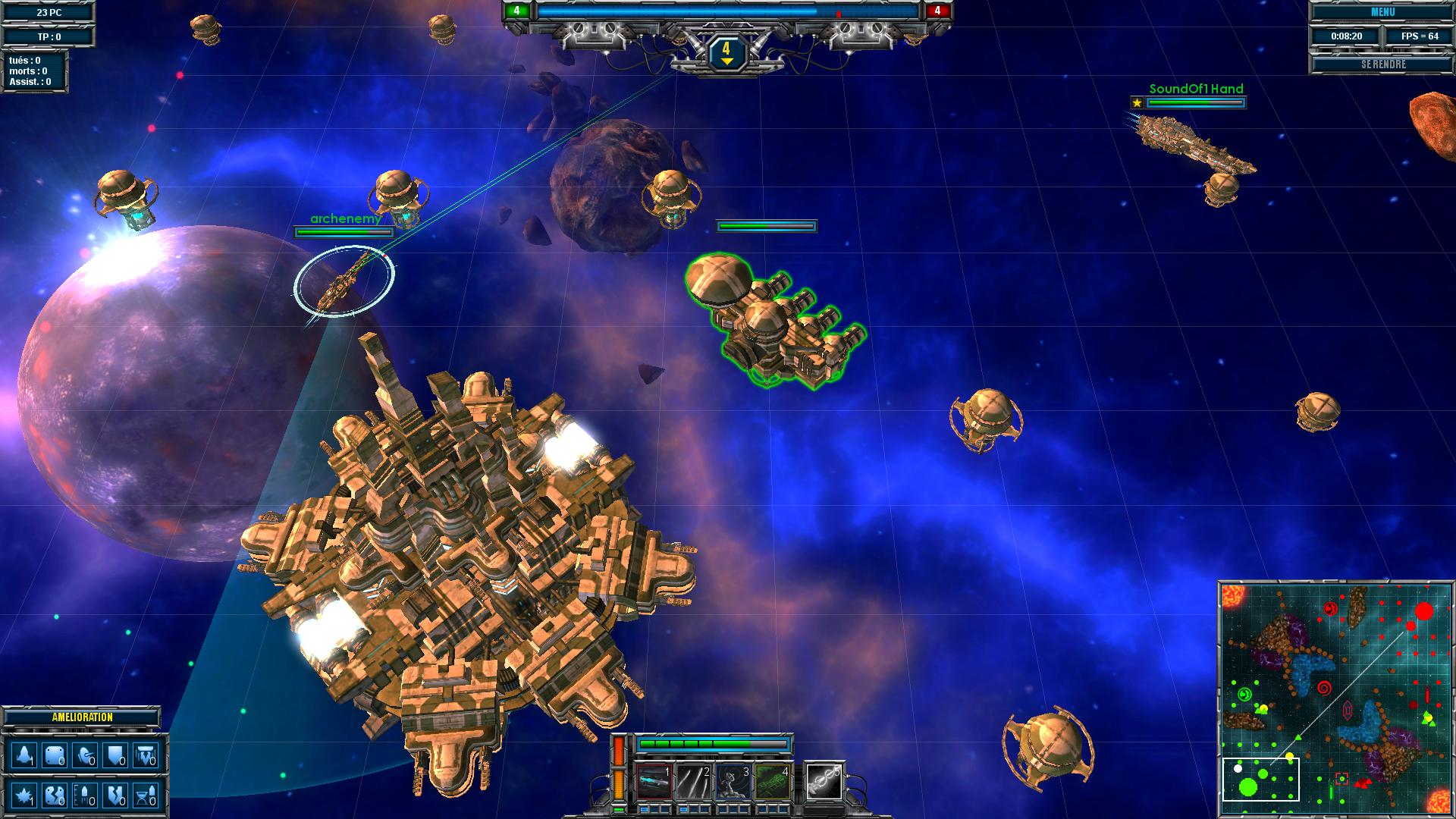Select the cracked shield upgrade
Viewport: 1456px width, 819px height.
pyautogui.click(x=115, y=795)
